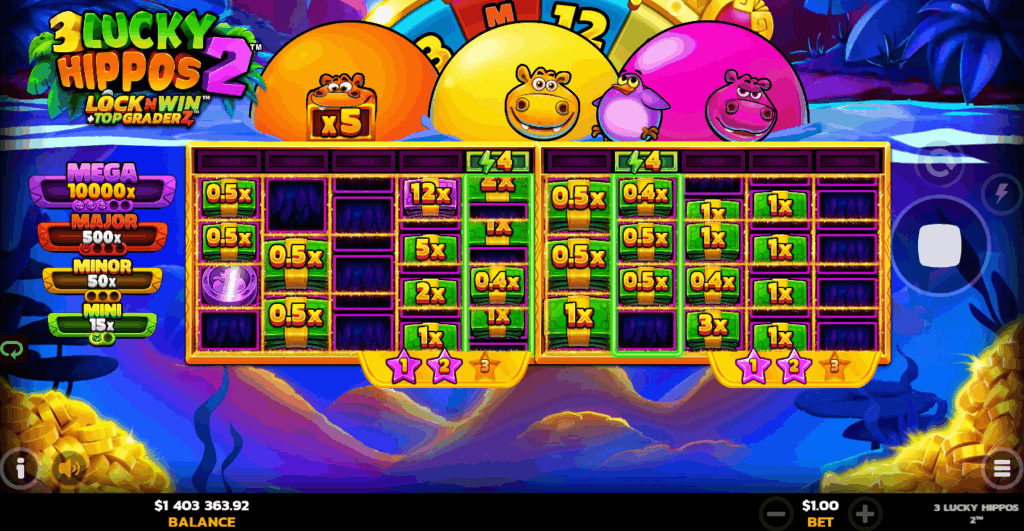Image resolution: width=1024 pixels, height=531 pixels.
Task: Open the game info screen
Action: [20, 467]
